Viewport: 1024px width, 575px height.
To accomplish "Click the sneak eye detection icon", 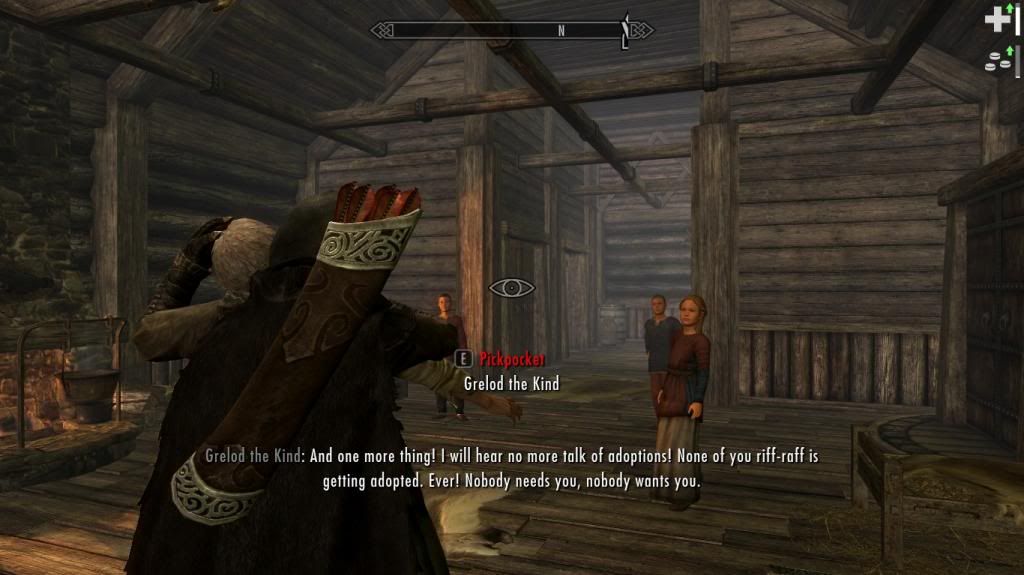I will [511, 288].
